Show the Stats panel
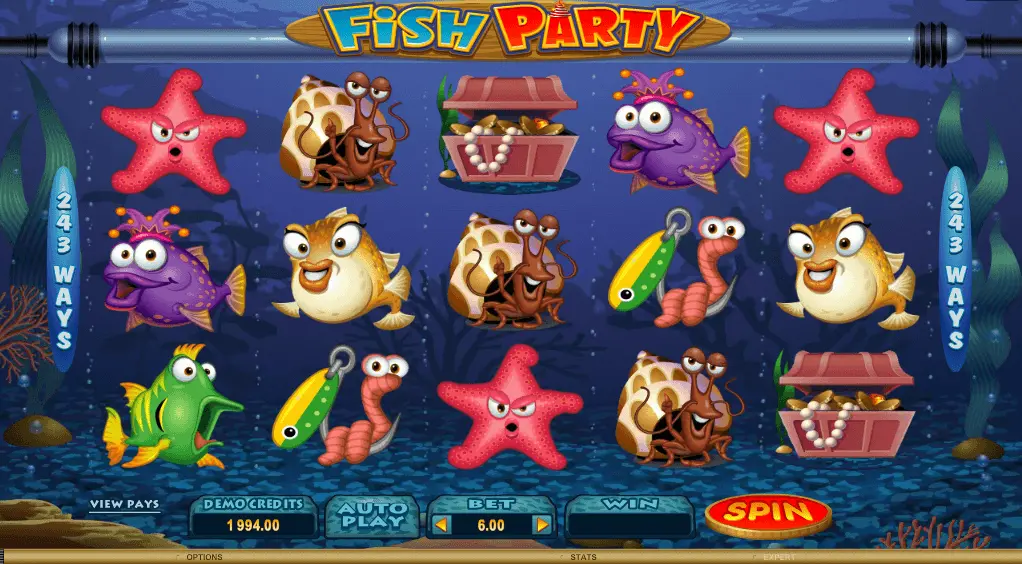 tap(581, 557)
